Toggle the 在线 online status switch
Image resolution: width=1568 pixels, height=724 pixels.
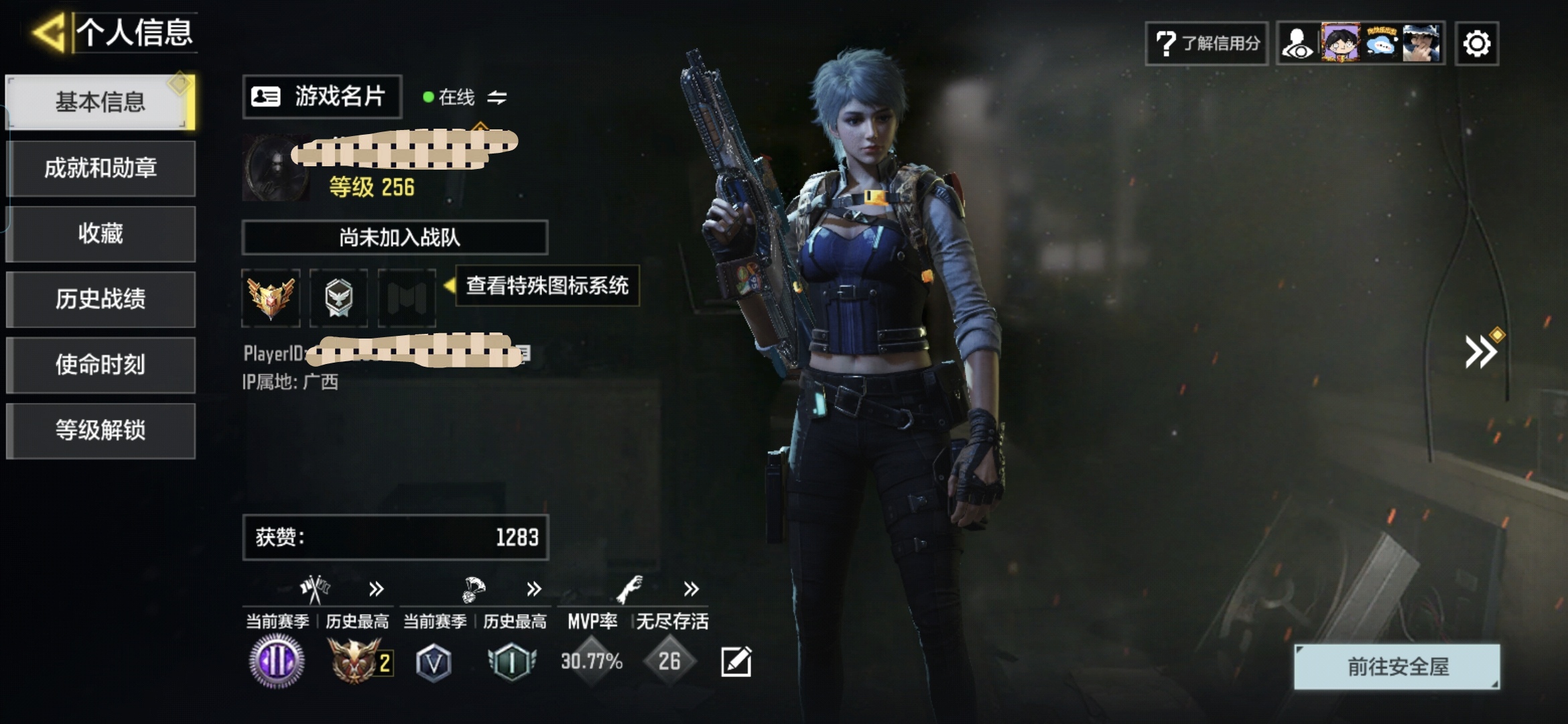pyautogui.click(x=497, y=98)
